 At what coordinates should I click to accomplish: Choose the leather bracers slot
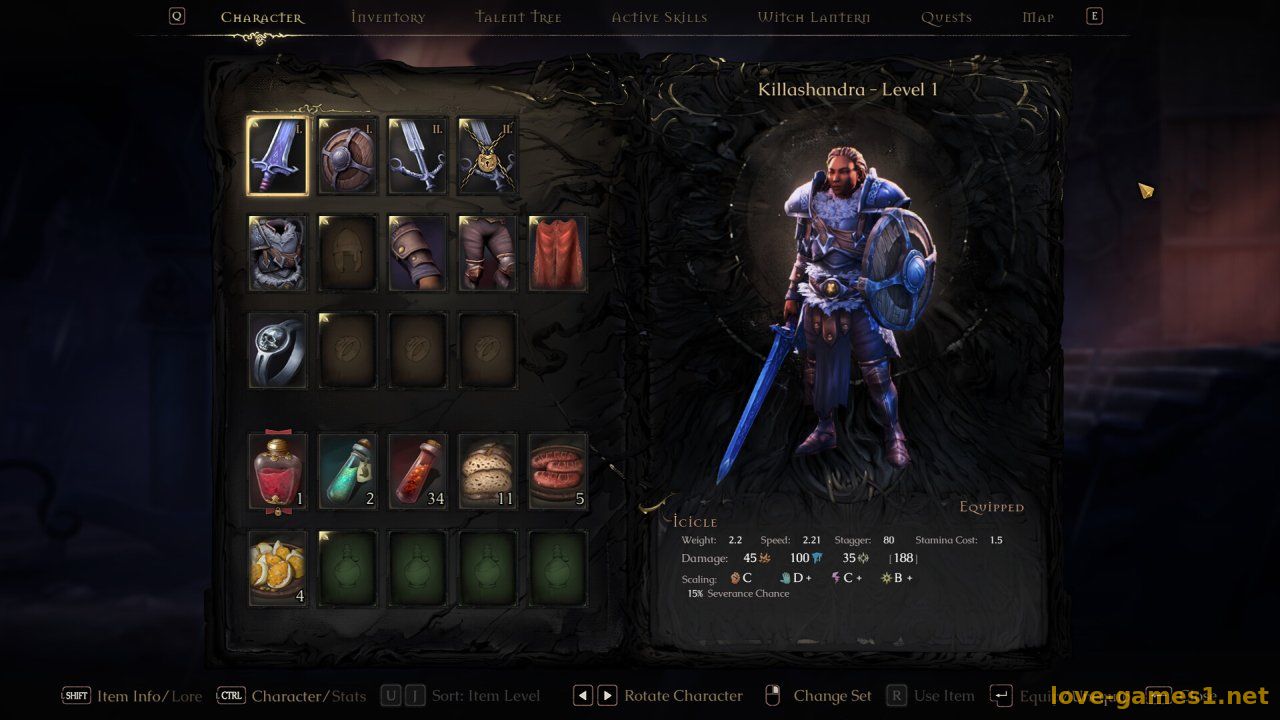coord(418,253)
